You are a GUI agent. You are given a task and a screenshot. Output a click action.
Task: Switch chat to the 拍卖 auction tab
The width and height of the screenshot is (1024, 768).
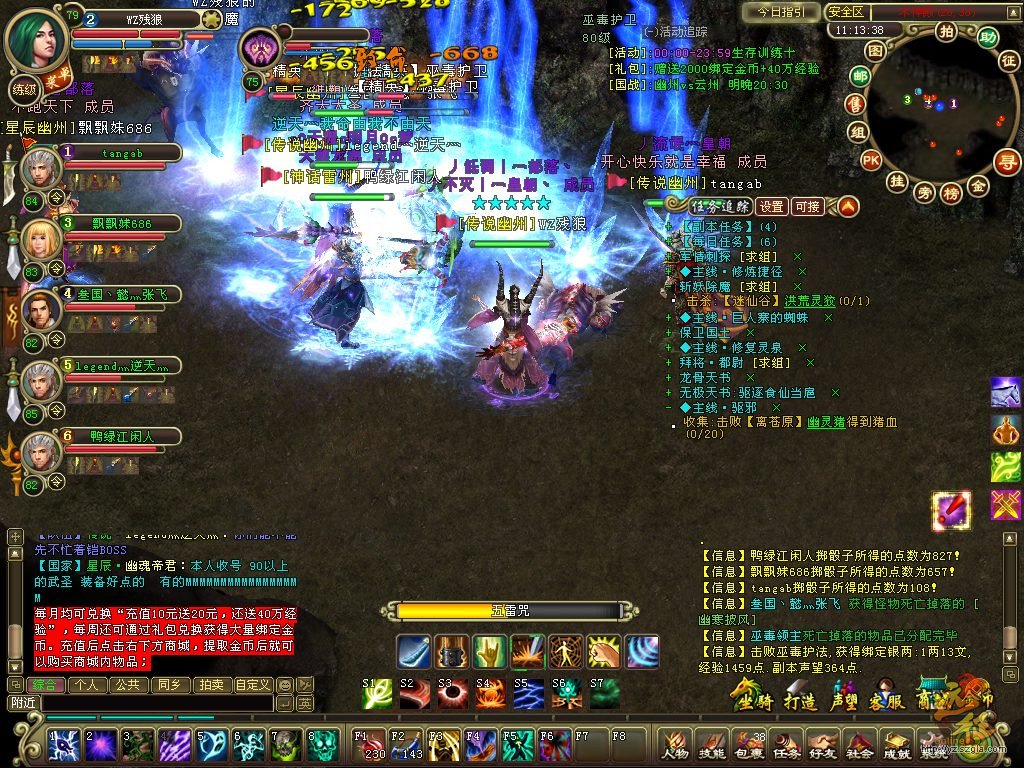point(210,685)
